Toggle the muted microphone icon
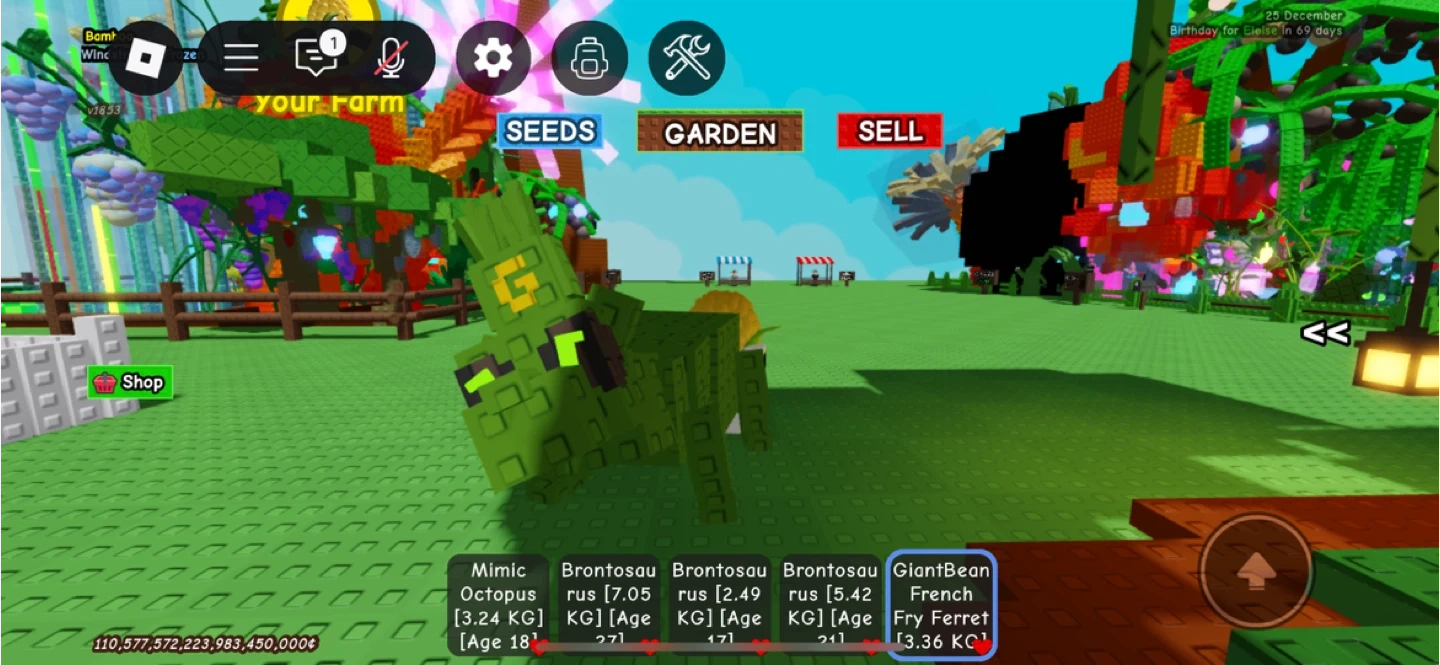The height and width of the screenshot is (665, 1440). coord(391,58)
